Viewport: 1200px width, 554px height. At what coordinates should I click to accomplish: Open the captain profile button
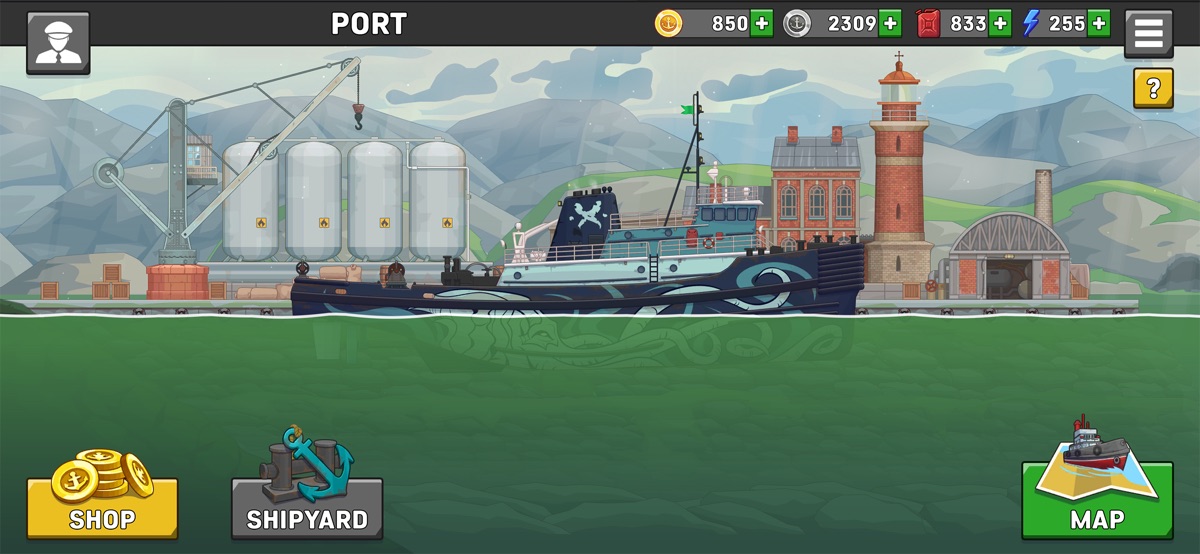58,43
